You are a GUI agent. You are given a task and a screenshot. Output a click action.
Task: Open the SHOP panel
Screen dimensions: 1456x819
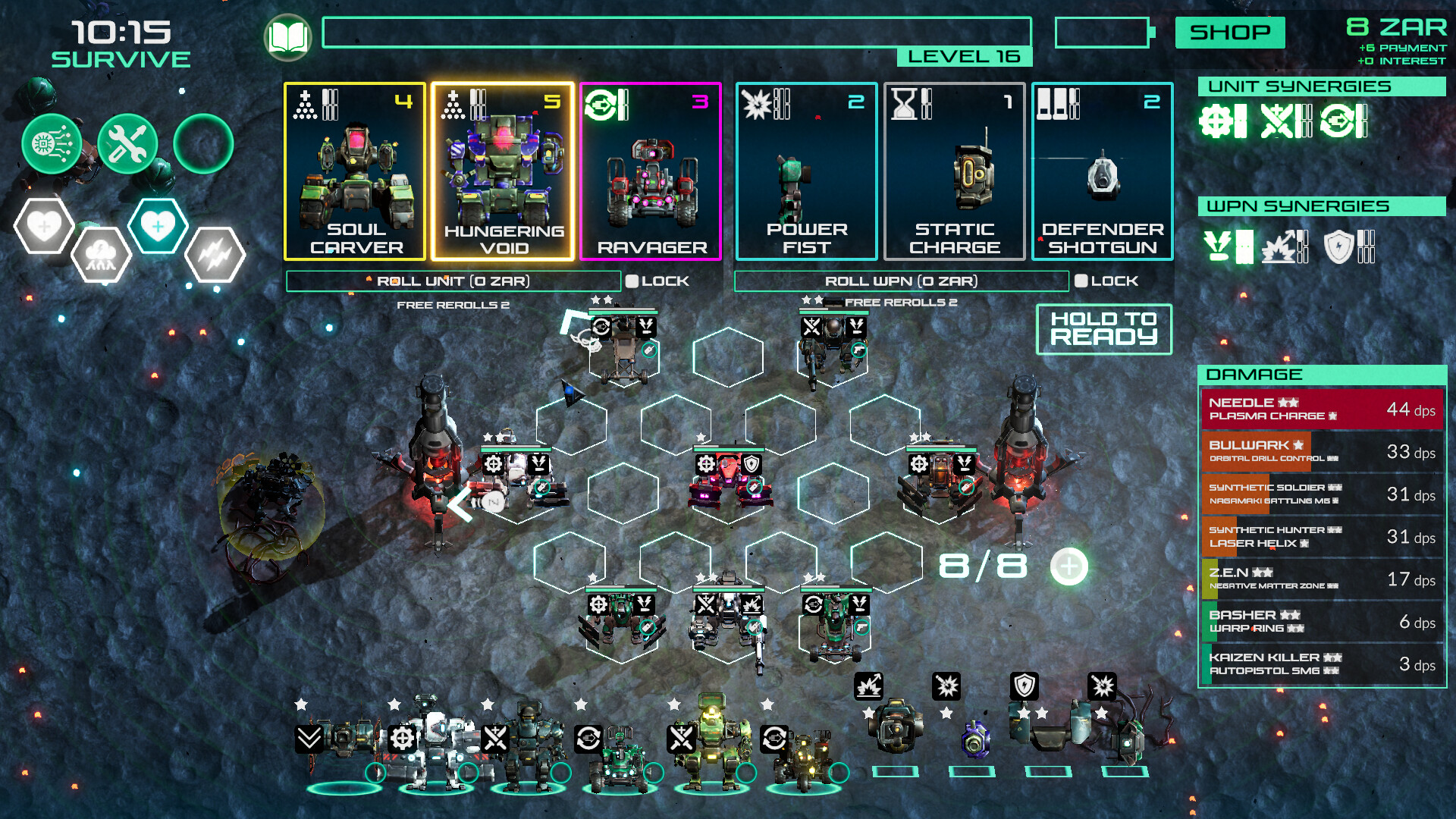[x=1229, y=33]
